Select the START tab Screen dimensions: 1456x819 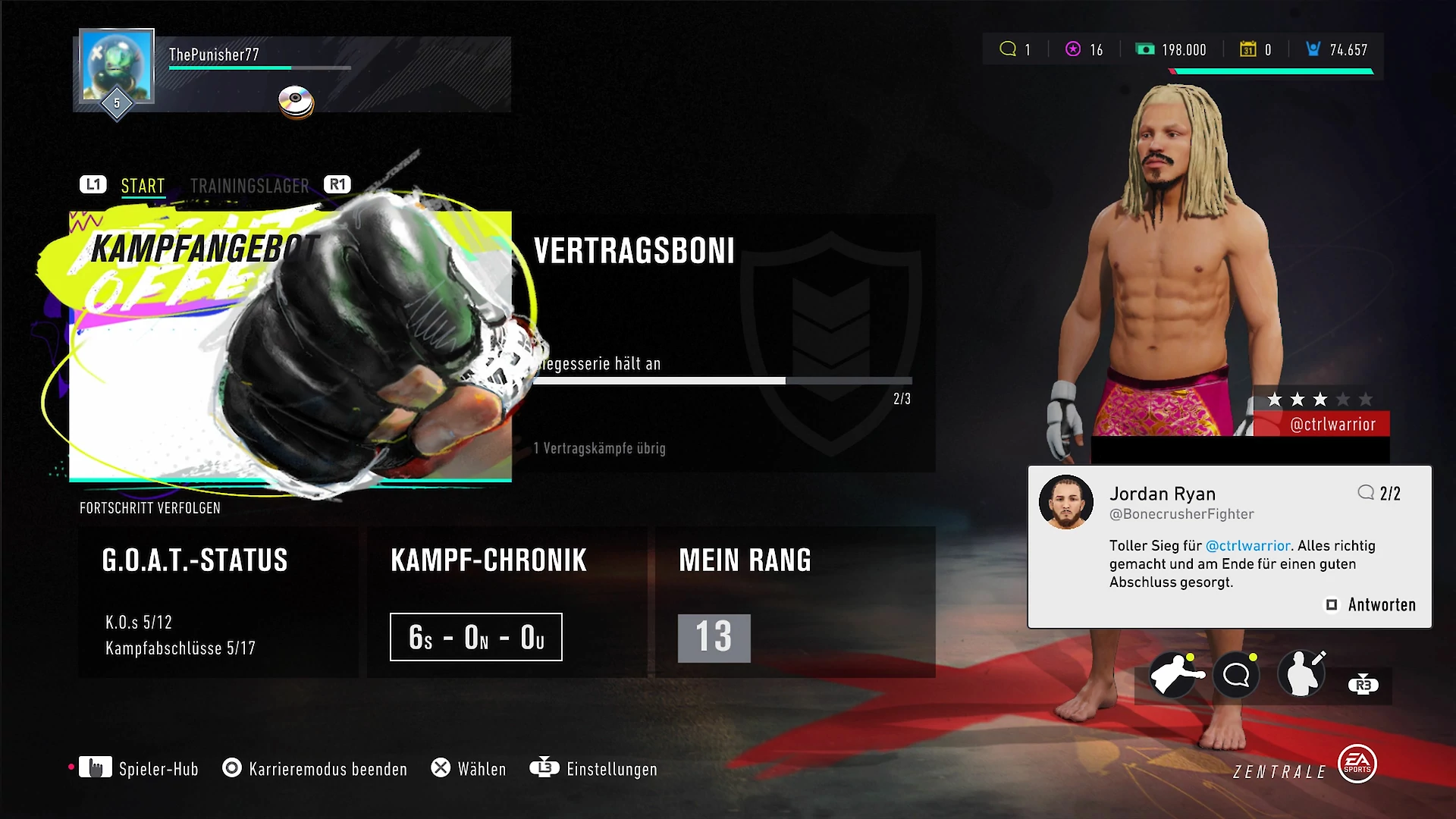tap(143, 186)
